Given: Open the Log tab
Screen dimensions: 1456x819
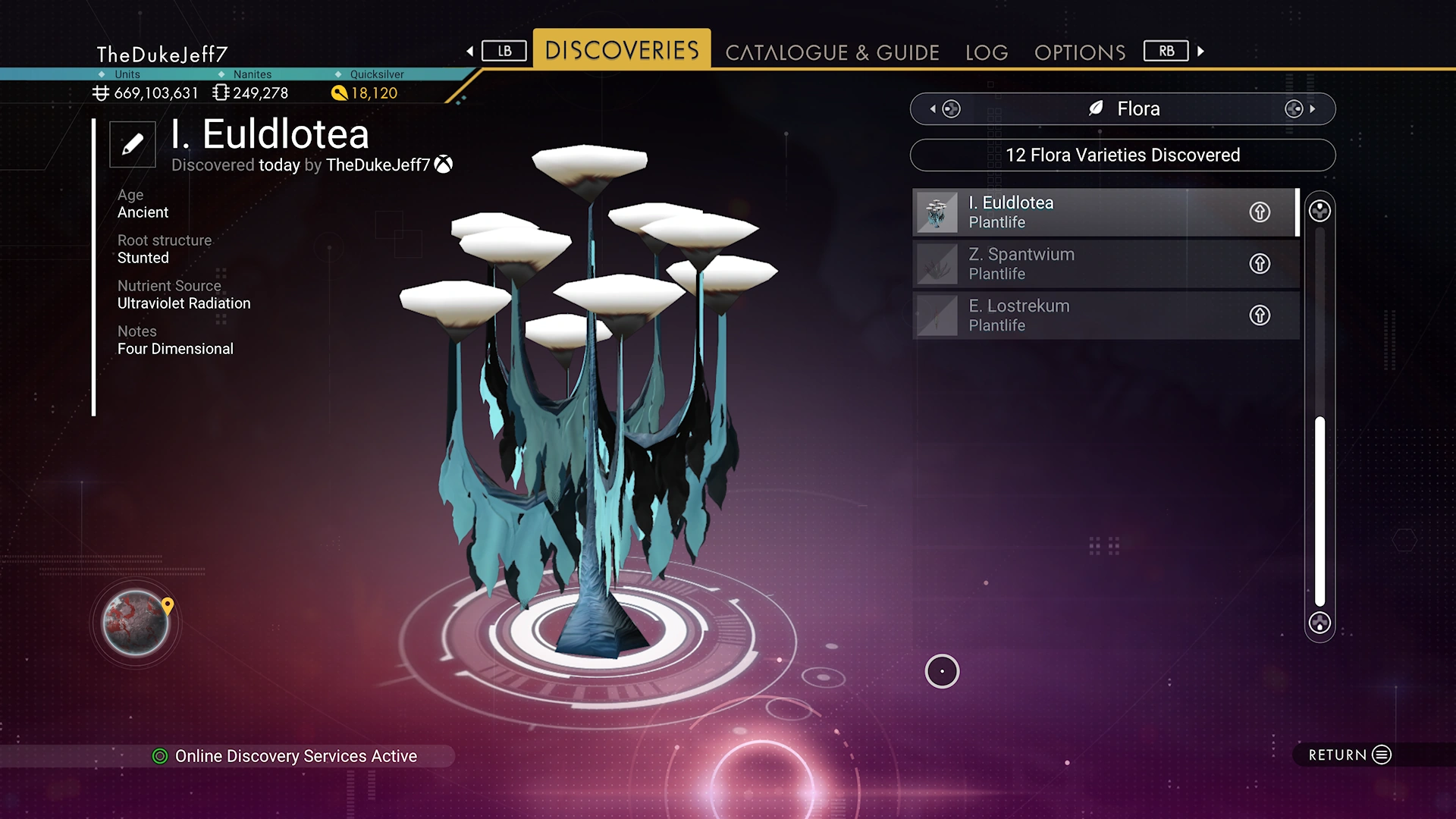Looking at the screenshot, I should tap(987, 52).
